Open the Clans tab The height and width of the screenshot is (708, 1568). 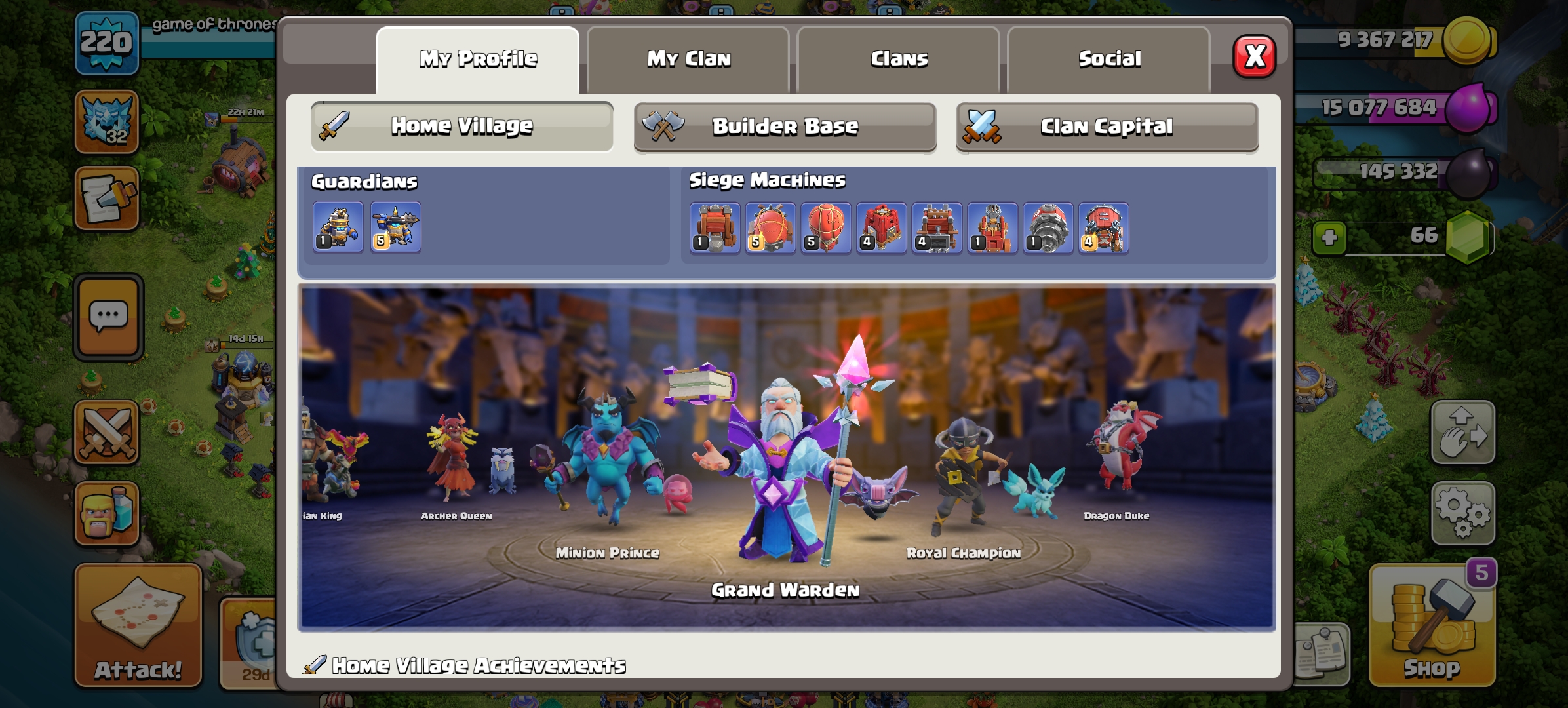point(899,59)
